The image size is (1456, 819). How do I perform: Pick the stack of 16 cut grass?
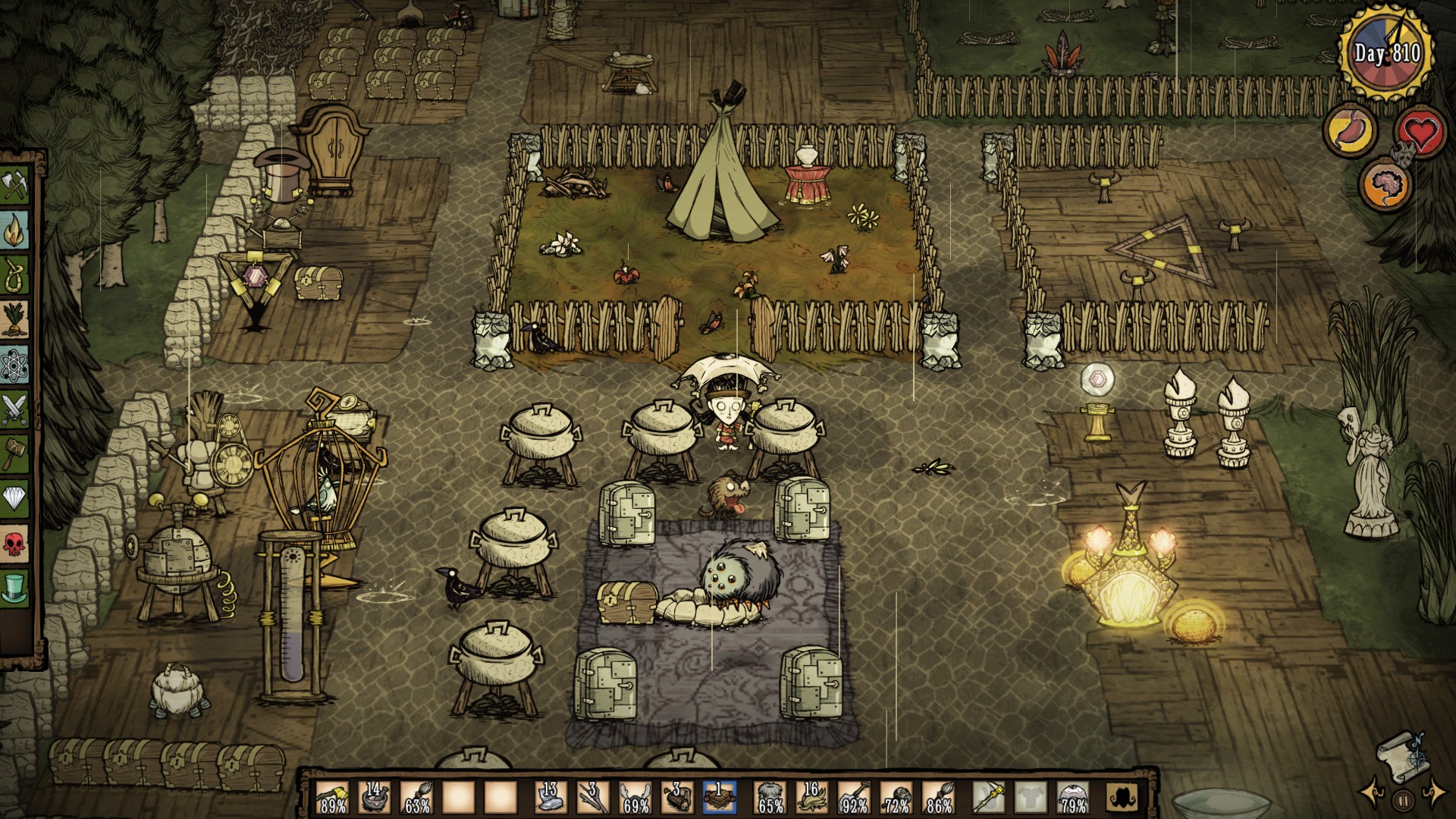[811, 798]
